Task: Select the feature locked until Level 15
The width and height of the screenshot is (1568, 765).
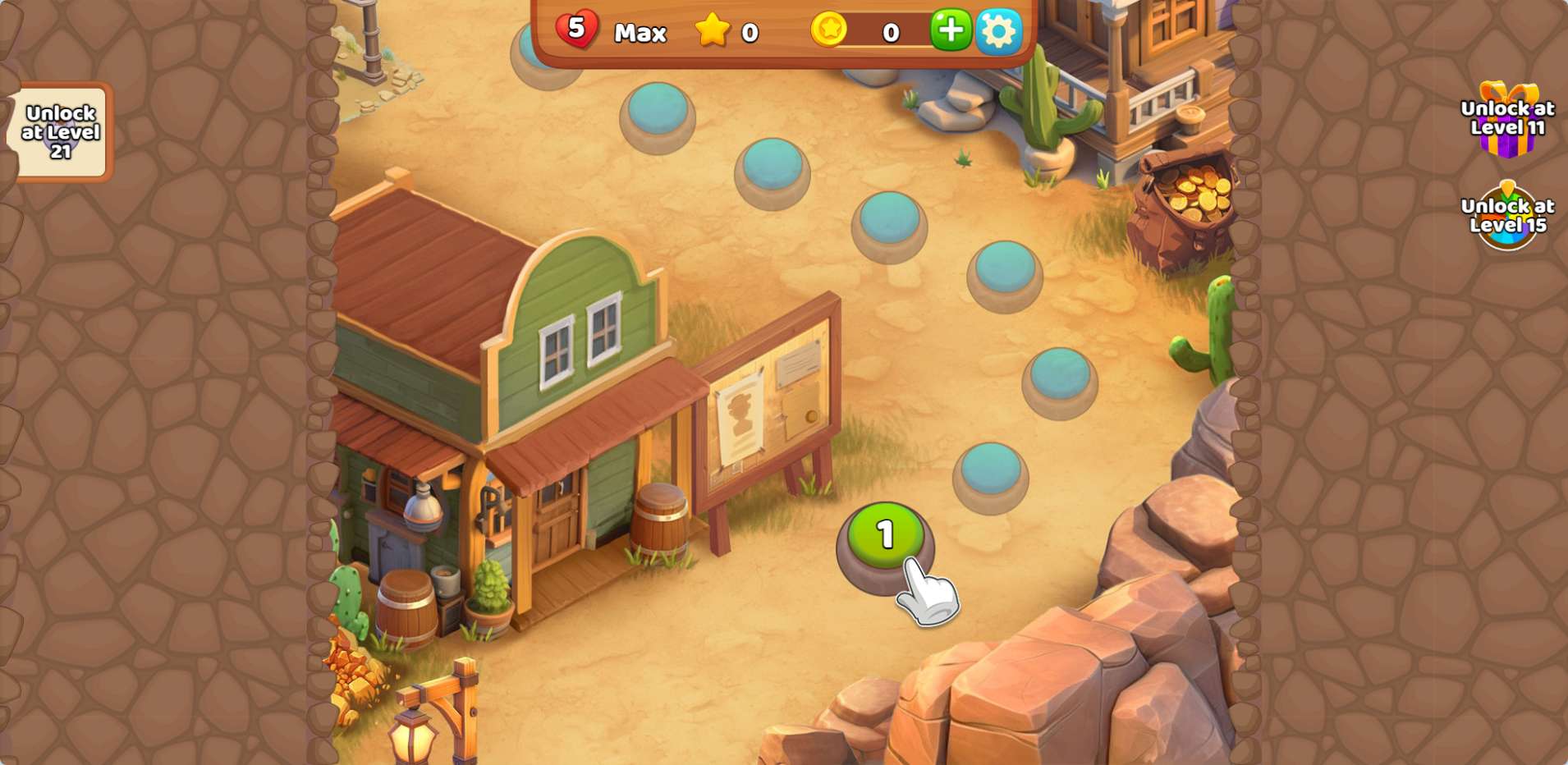Action: click(x=1507, y=217)
